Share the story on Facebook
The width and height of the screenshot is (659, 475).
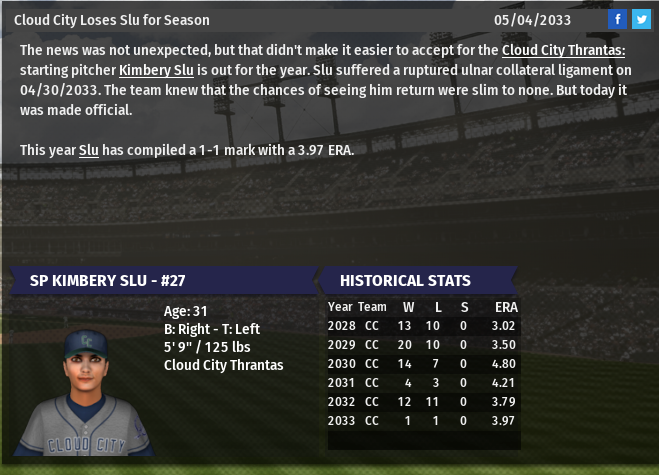(617, 20)
